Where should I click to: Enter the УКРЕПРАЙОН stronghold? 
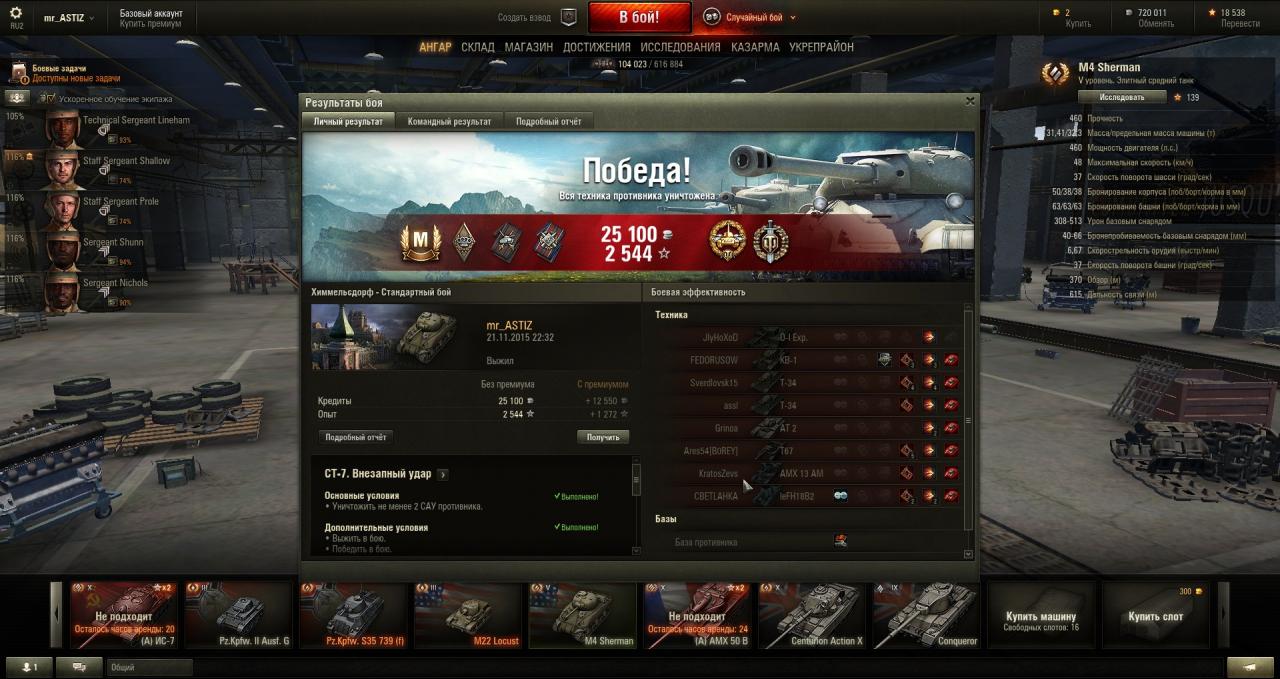[x=821, y=47]
